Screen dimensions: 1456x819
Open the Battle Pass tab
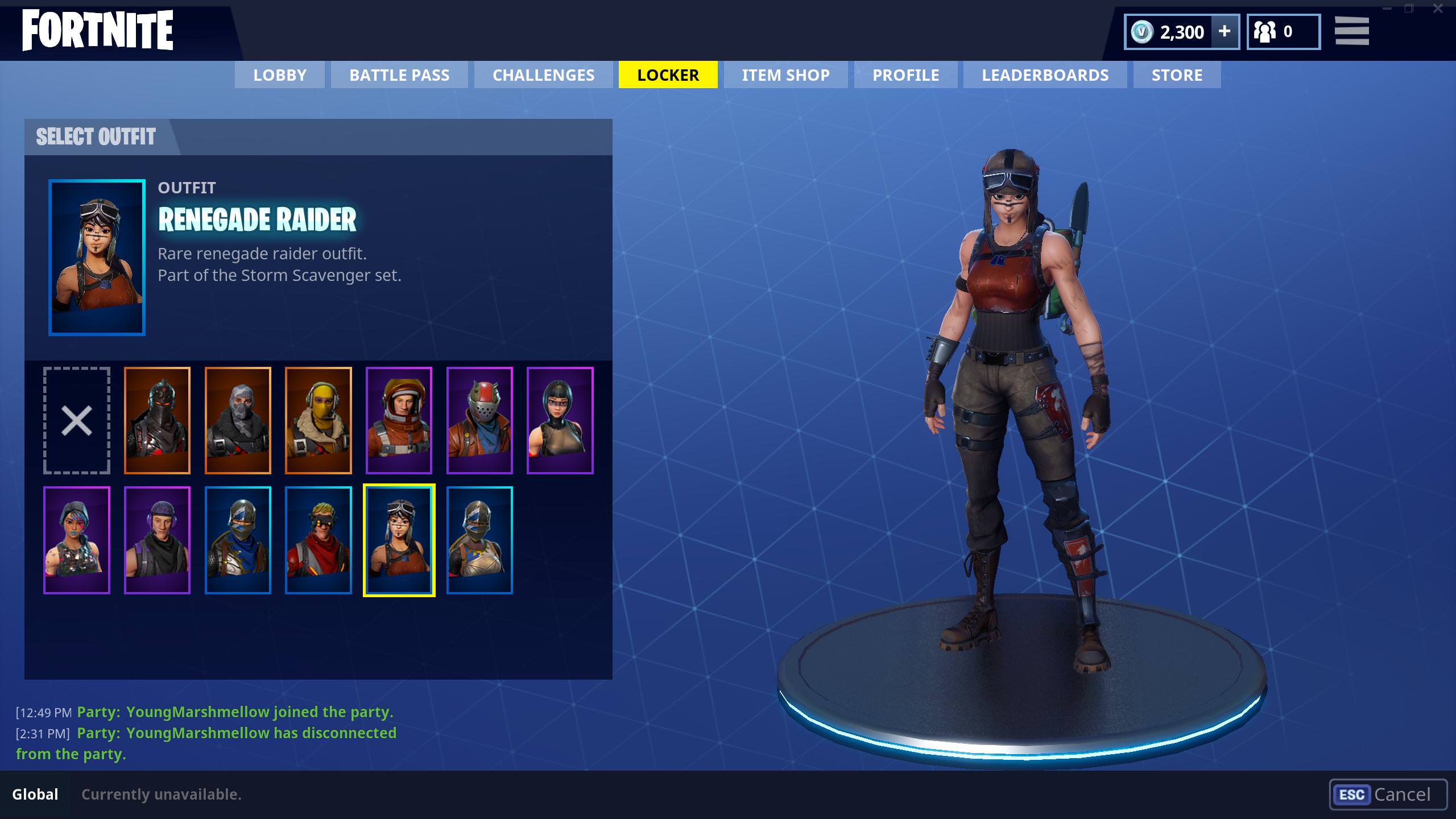399,75
